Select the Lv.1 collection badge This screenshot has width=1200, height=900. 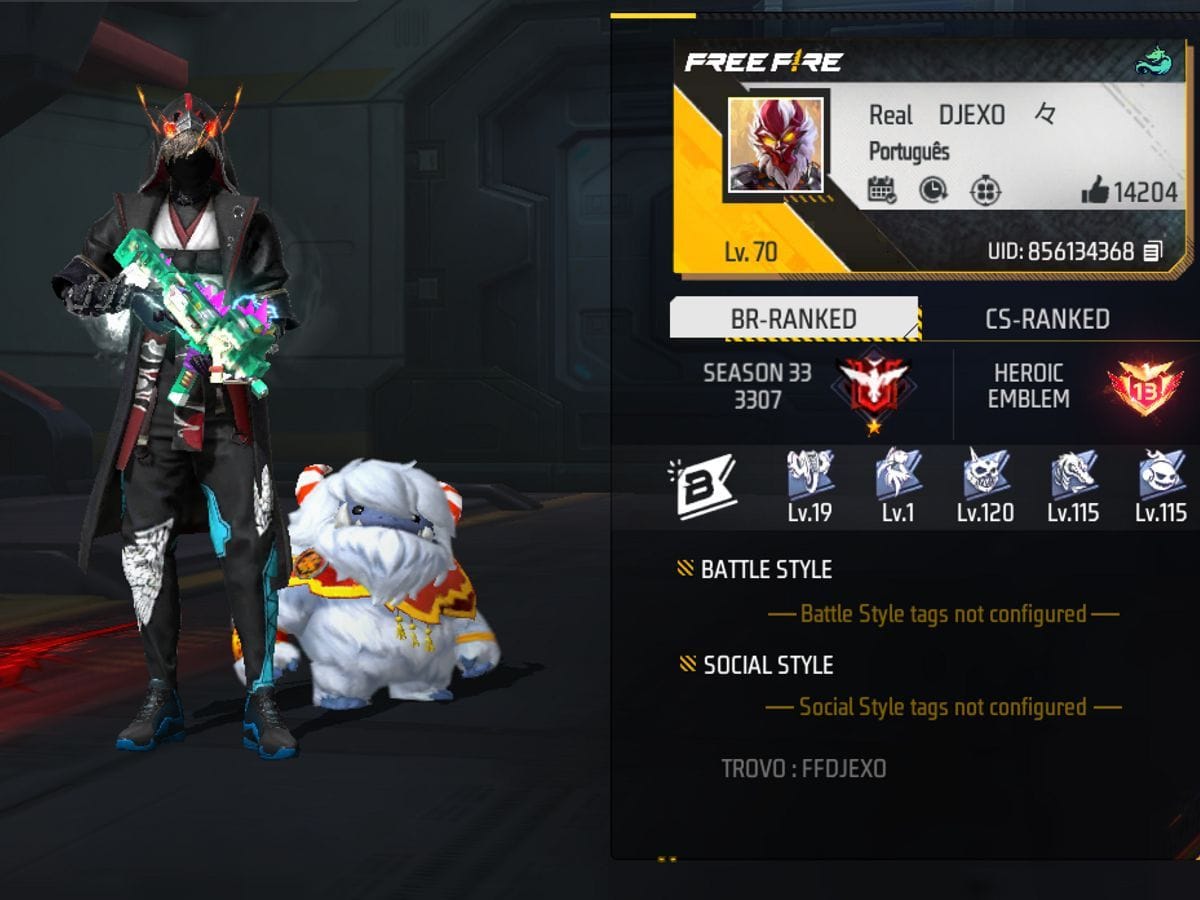click(898, 475)
